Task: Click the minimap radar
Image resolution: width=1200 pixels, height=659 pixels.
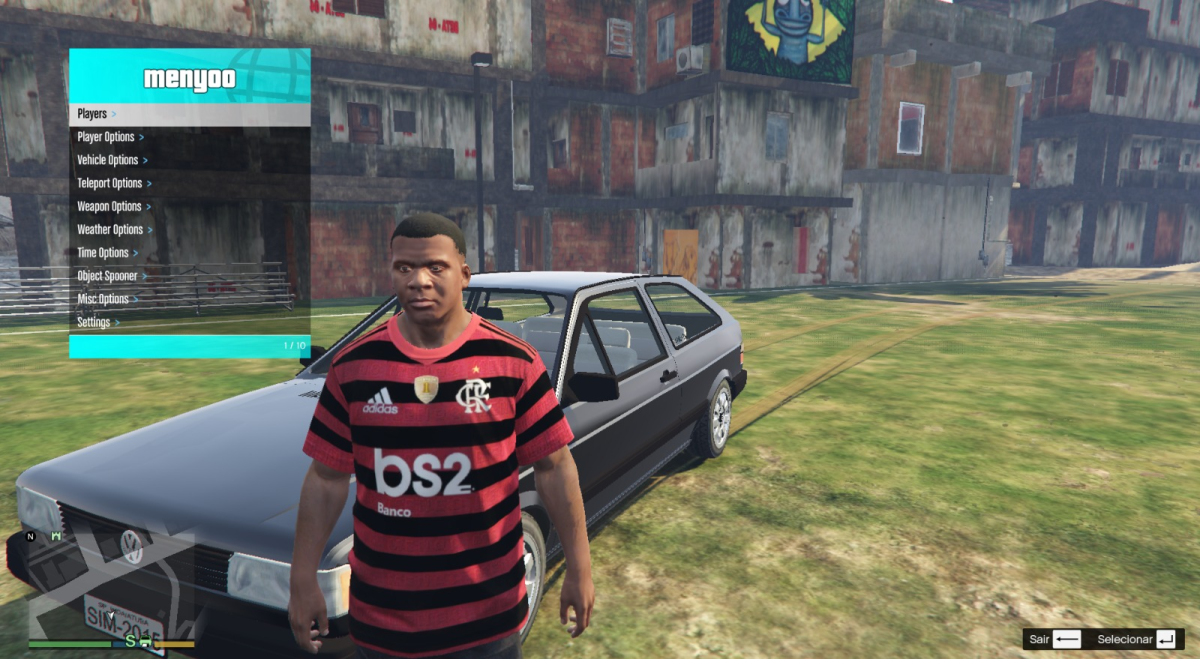Action: pyautogui.click(x=110, y=585)
